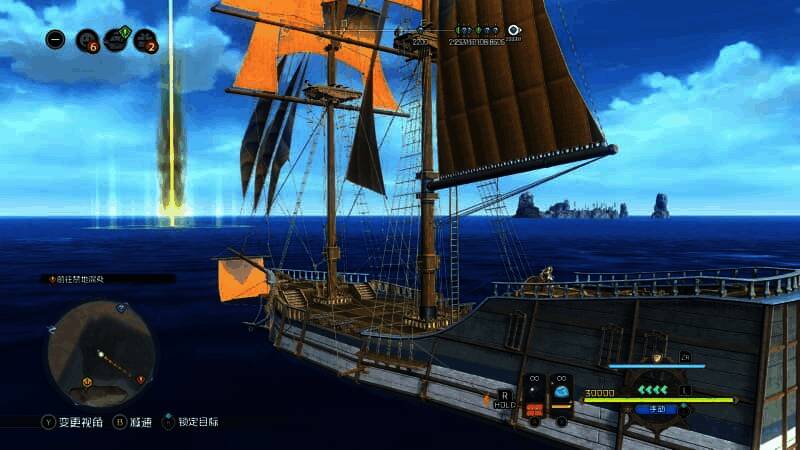Select the top HUD icon with number 6

pyautogui.click(x=88, y=41)
